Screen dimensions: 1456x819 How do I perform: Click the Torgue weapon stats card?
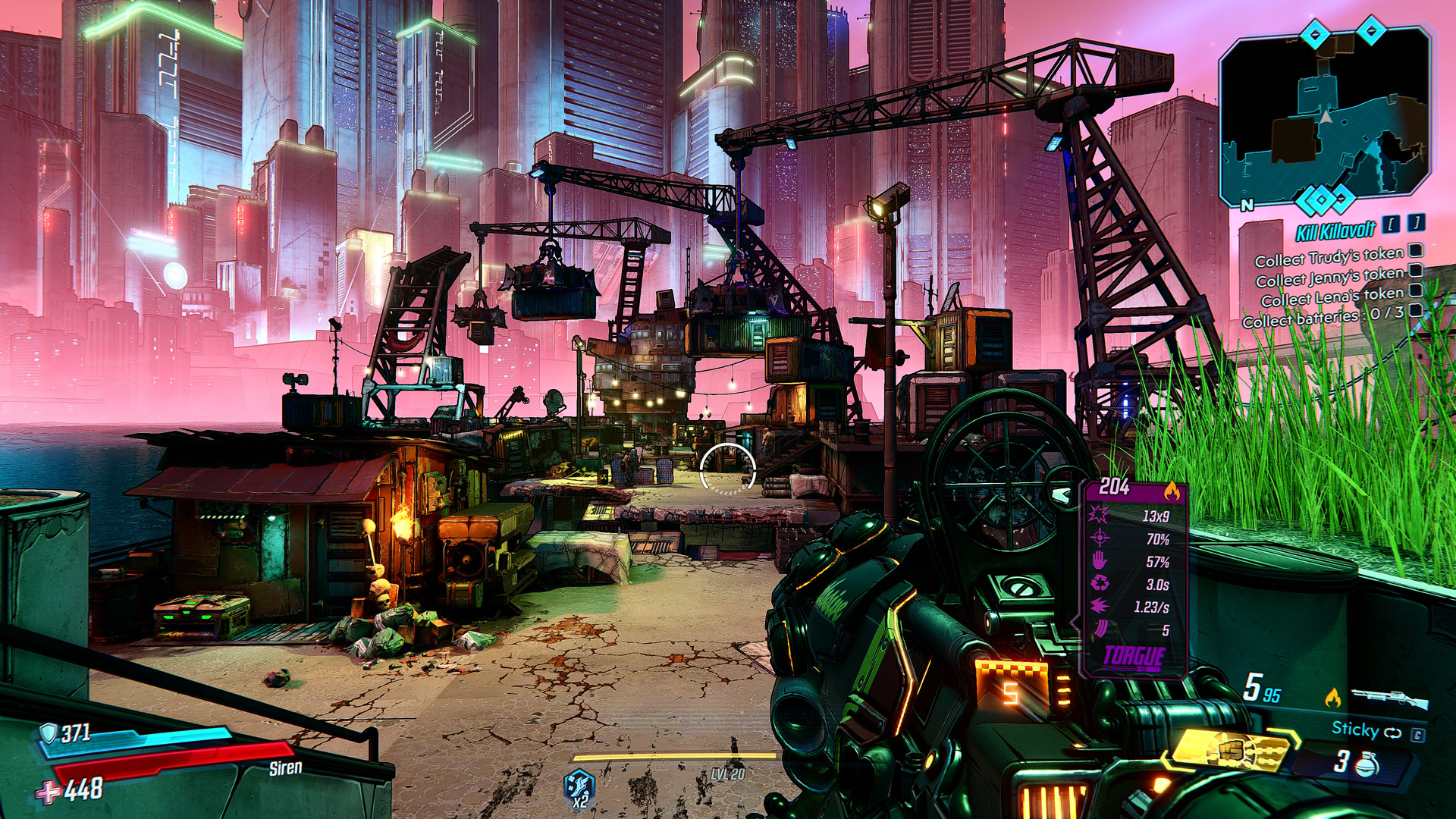point(1134,576)
